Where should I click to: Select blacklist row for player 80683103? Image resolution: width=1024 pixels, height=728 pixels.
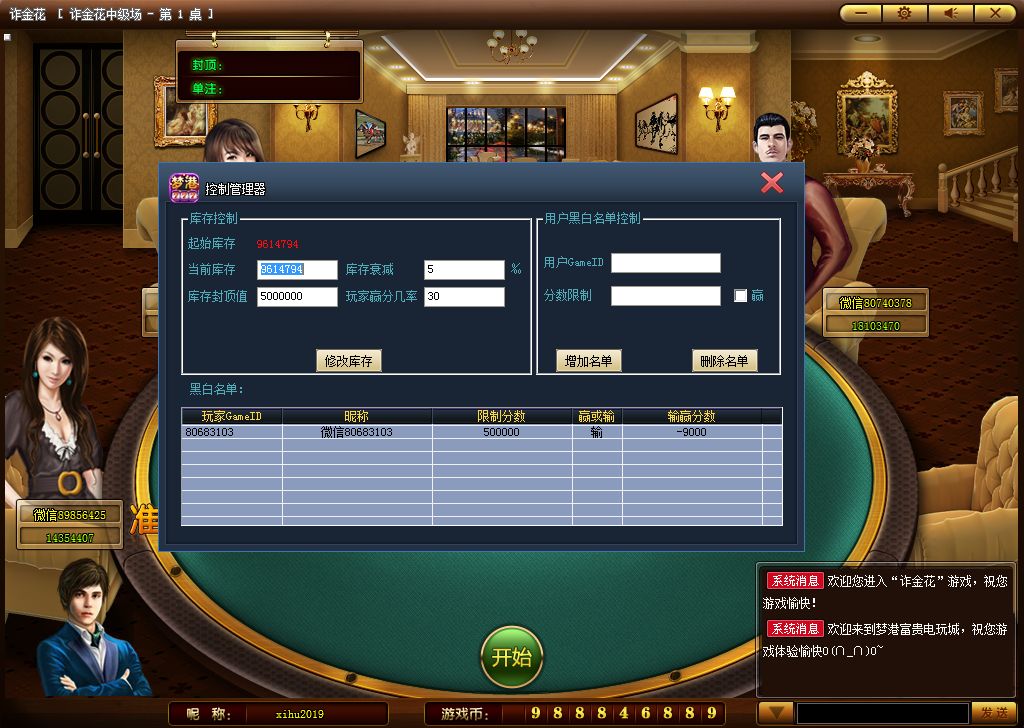point(480,433)
